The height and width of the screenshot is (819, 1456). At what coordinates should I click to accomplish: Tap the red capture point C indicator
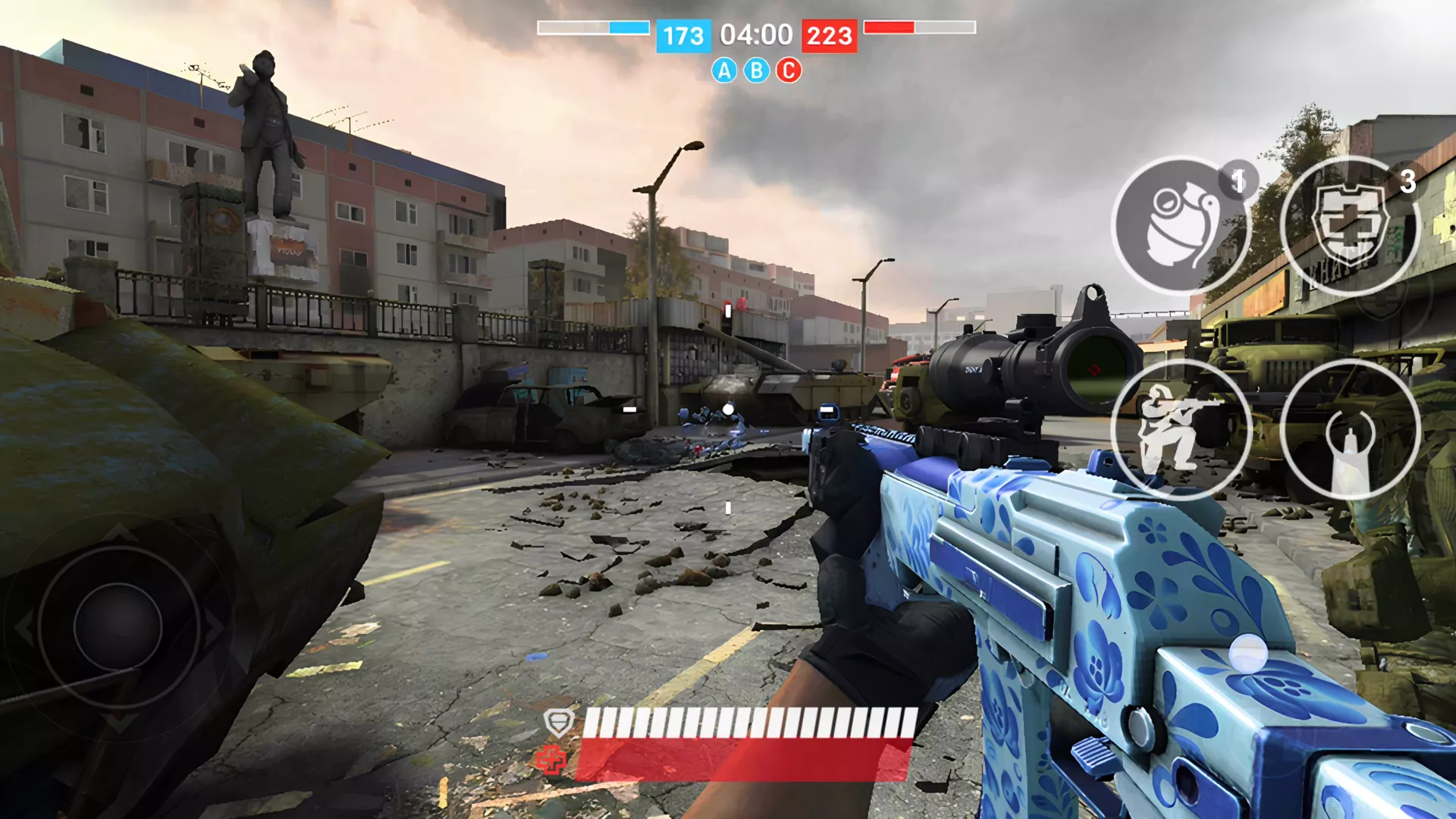click(789, 71)
